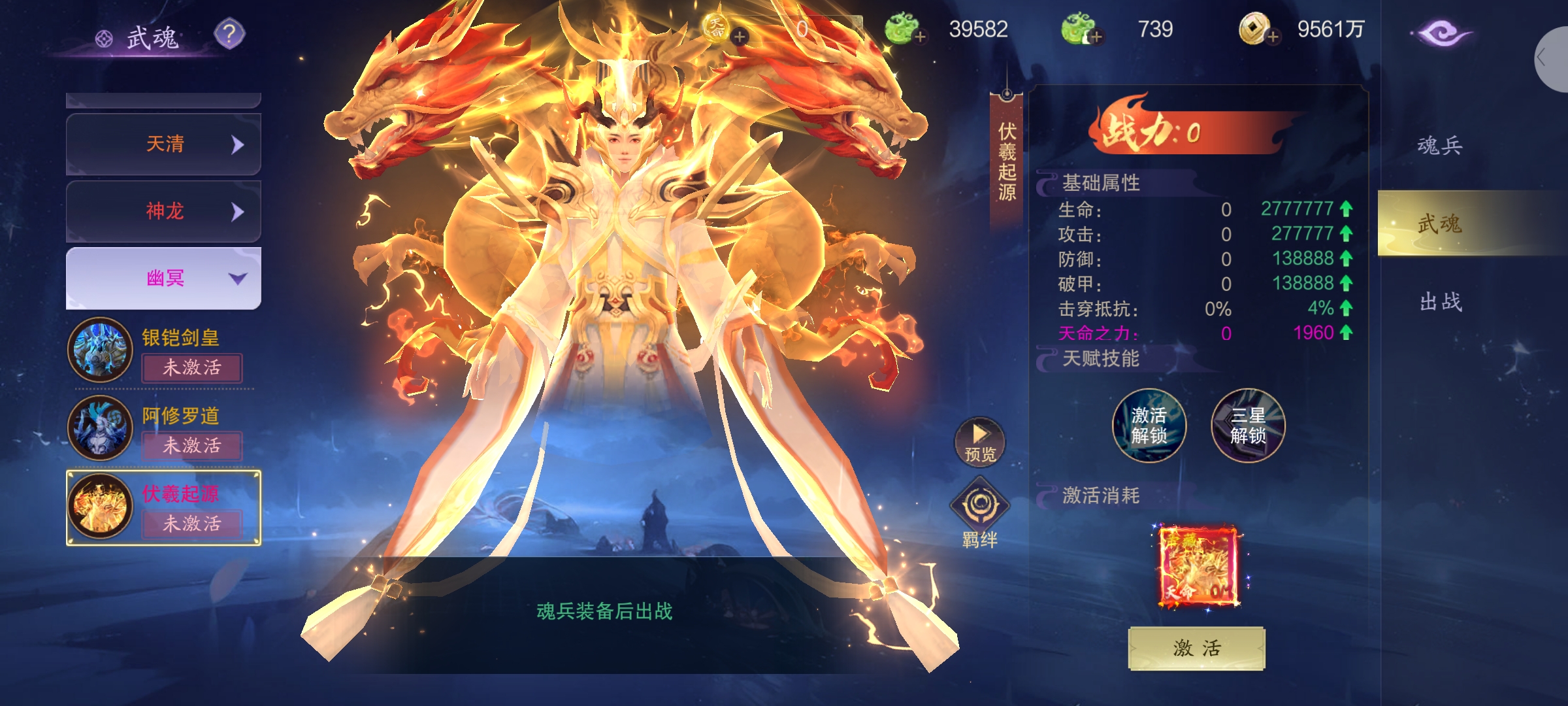The width and height of the screenshot is (1568, 706).
Task: Expand the 天清 category
Action: [x=163, y=144]
